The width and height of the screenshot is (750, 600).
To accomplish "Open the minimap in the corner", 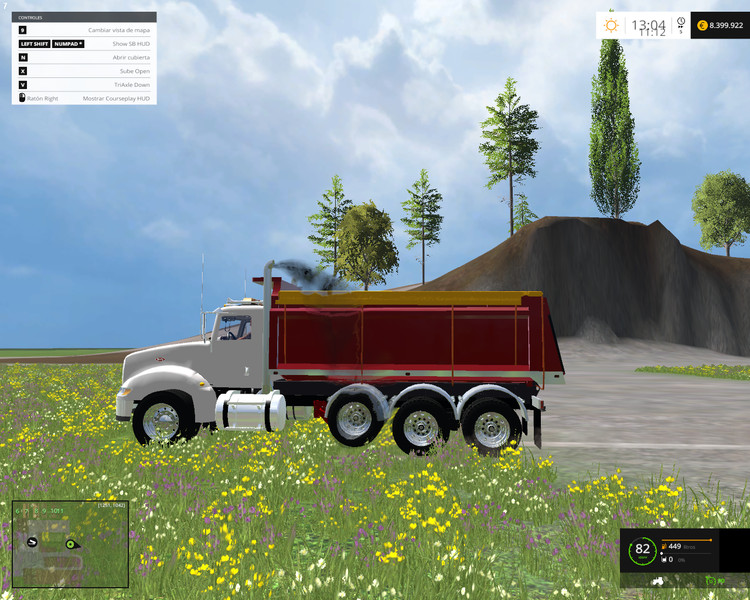I will [70, 544].
